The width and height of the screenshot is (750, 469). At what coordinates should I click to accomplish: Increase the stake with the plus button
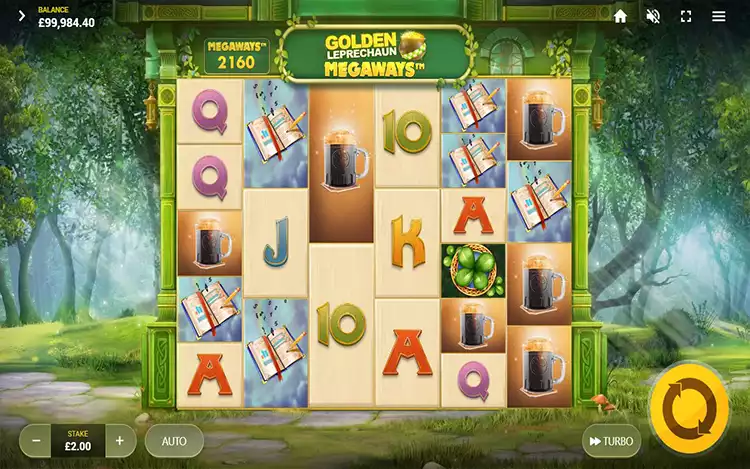(x=120, y=440)
